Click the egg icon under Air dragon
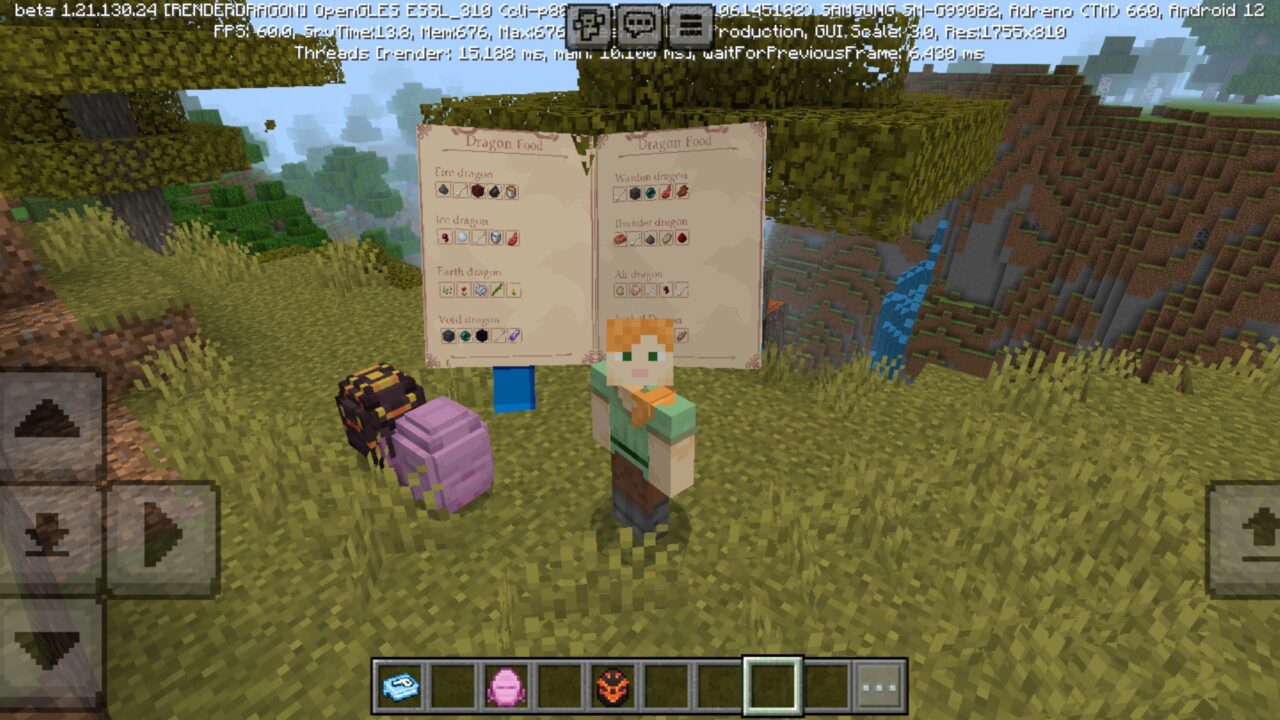This screenshot has width=1280, height=720. [620, 289]
